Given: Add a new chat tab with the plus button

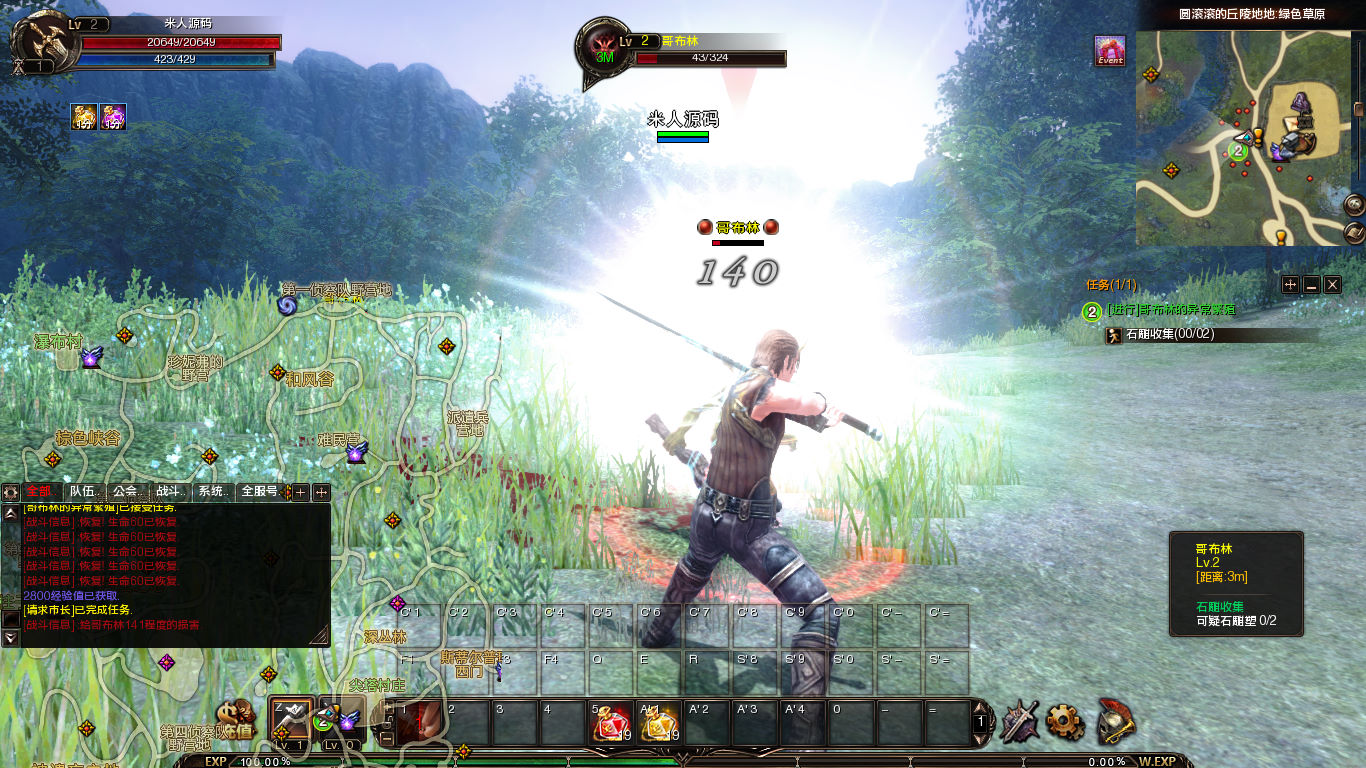Looking at the screenshot, I should point(300,492).
